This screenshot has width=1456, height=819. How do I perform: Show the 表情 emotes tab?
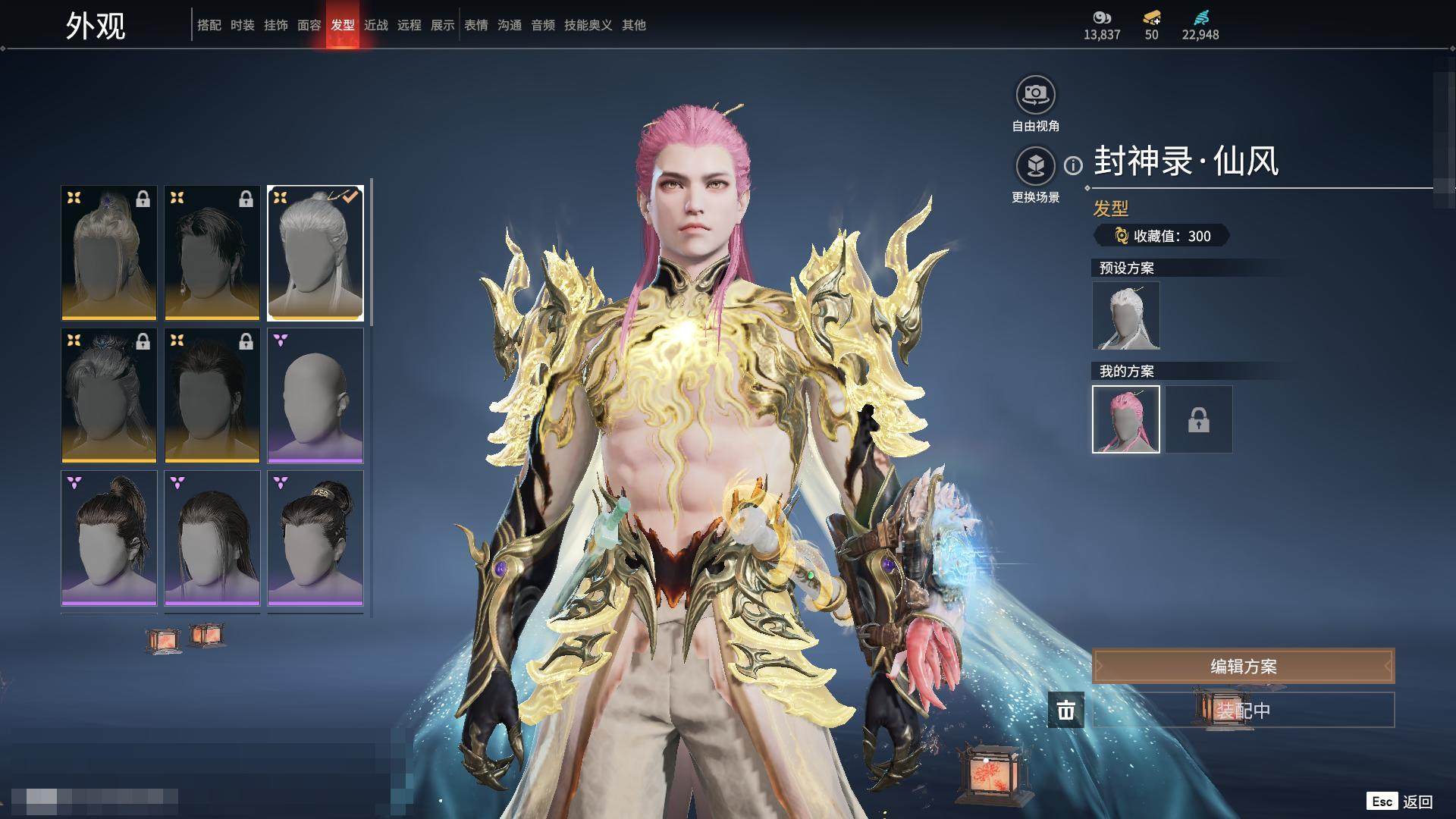click(475, 25)
